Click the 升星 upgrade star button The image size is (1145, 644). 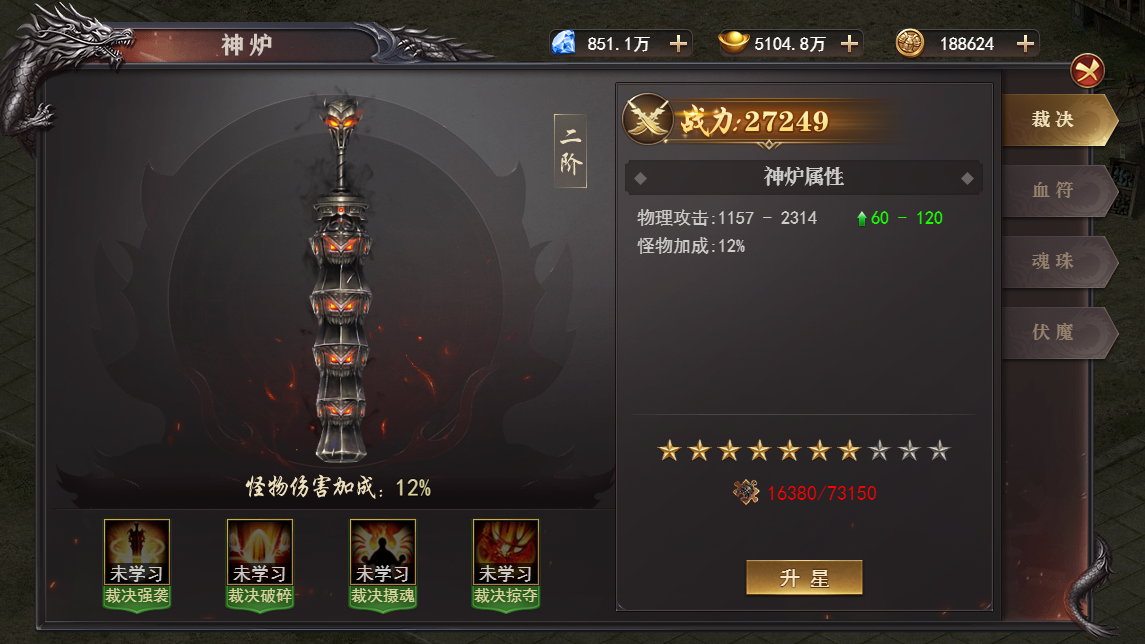[804, 578]
